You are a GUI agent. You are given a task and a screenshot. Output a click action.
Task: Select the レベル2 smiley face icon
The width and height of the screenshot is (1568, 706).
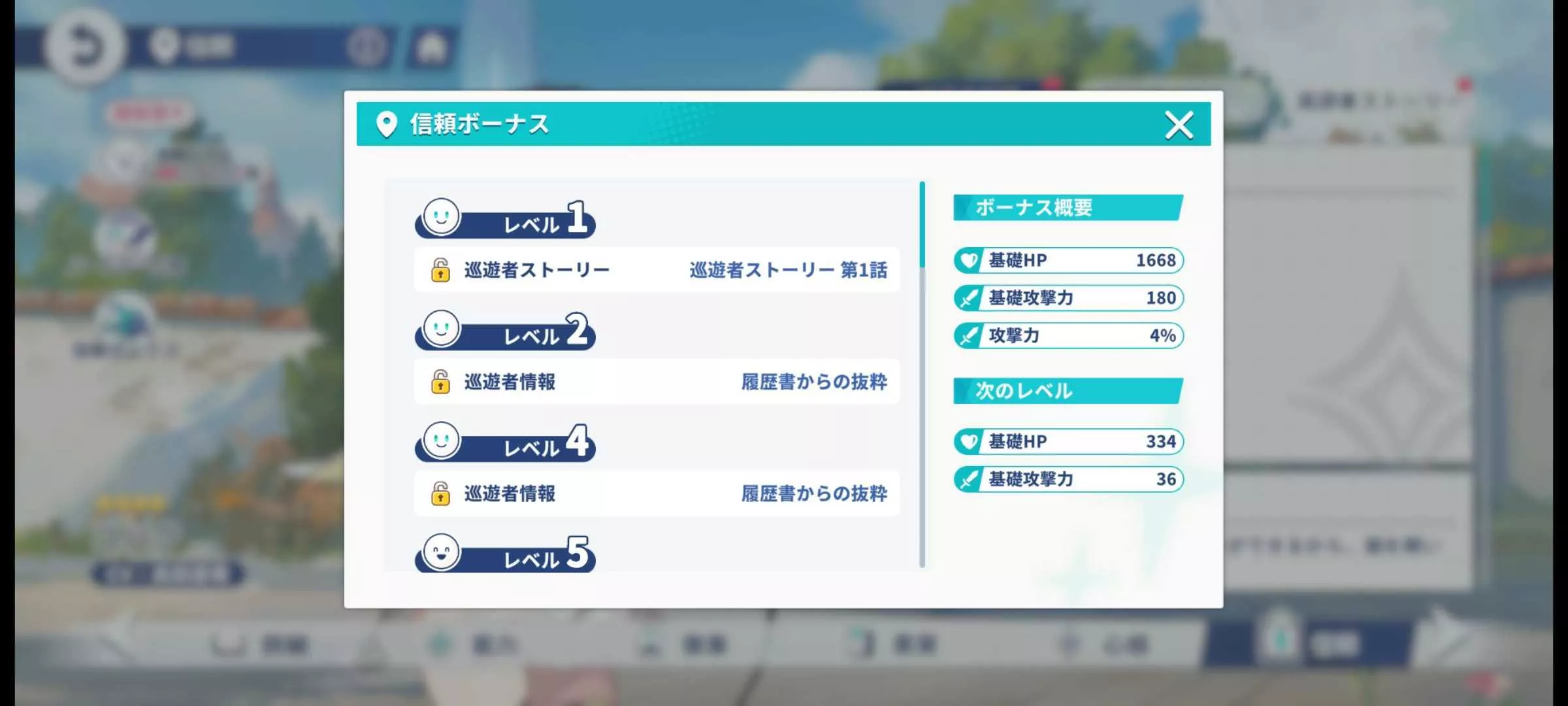coord(442,332)
